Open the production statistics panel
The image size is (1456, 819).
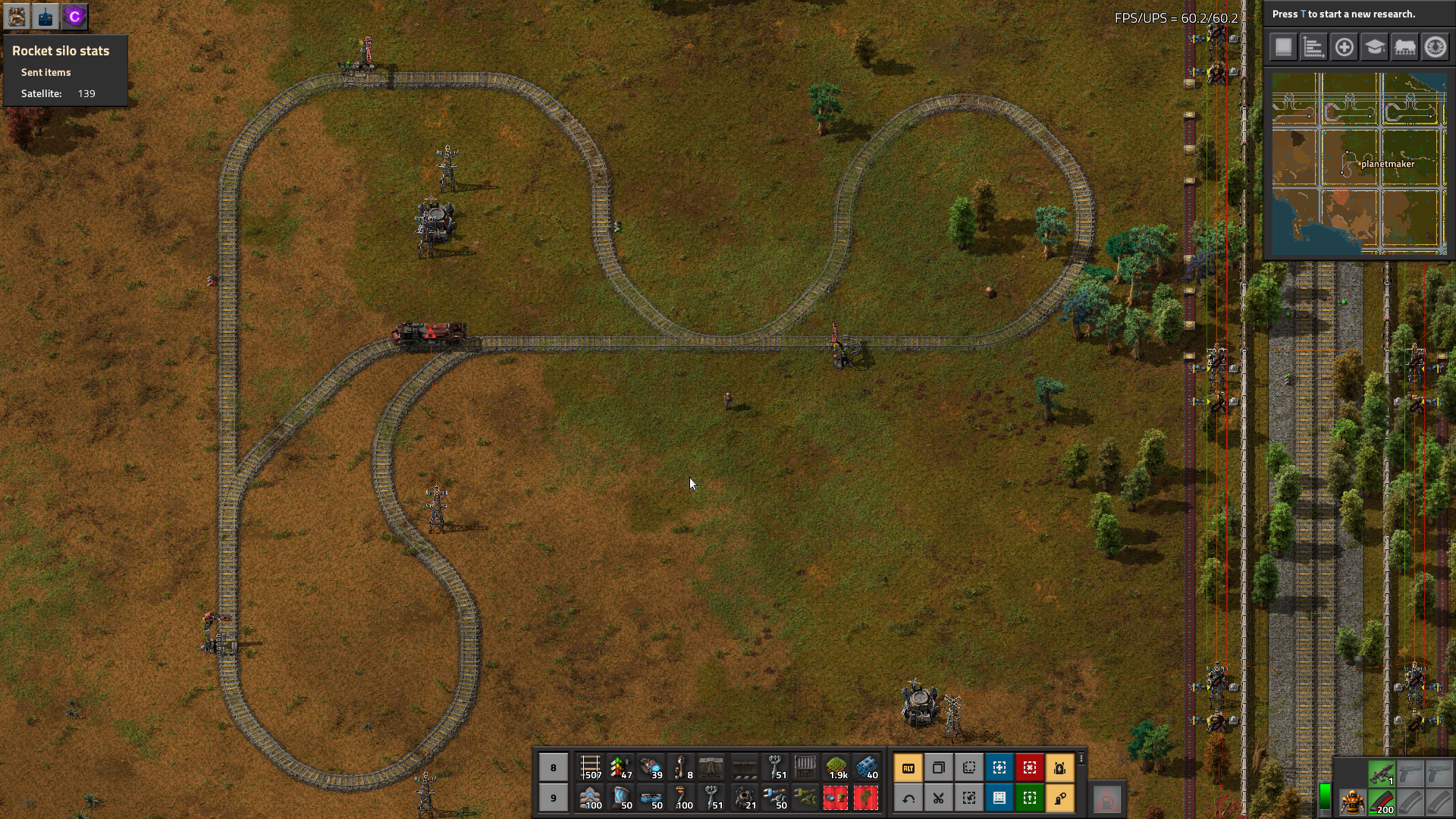pos(1313,46)
